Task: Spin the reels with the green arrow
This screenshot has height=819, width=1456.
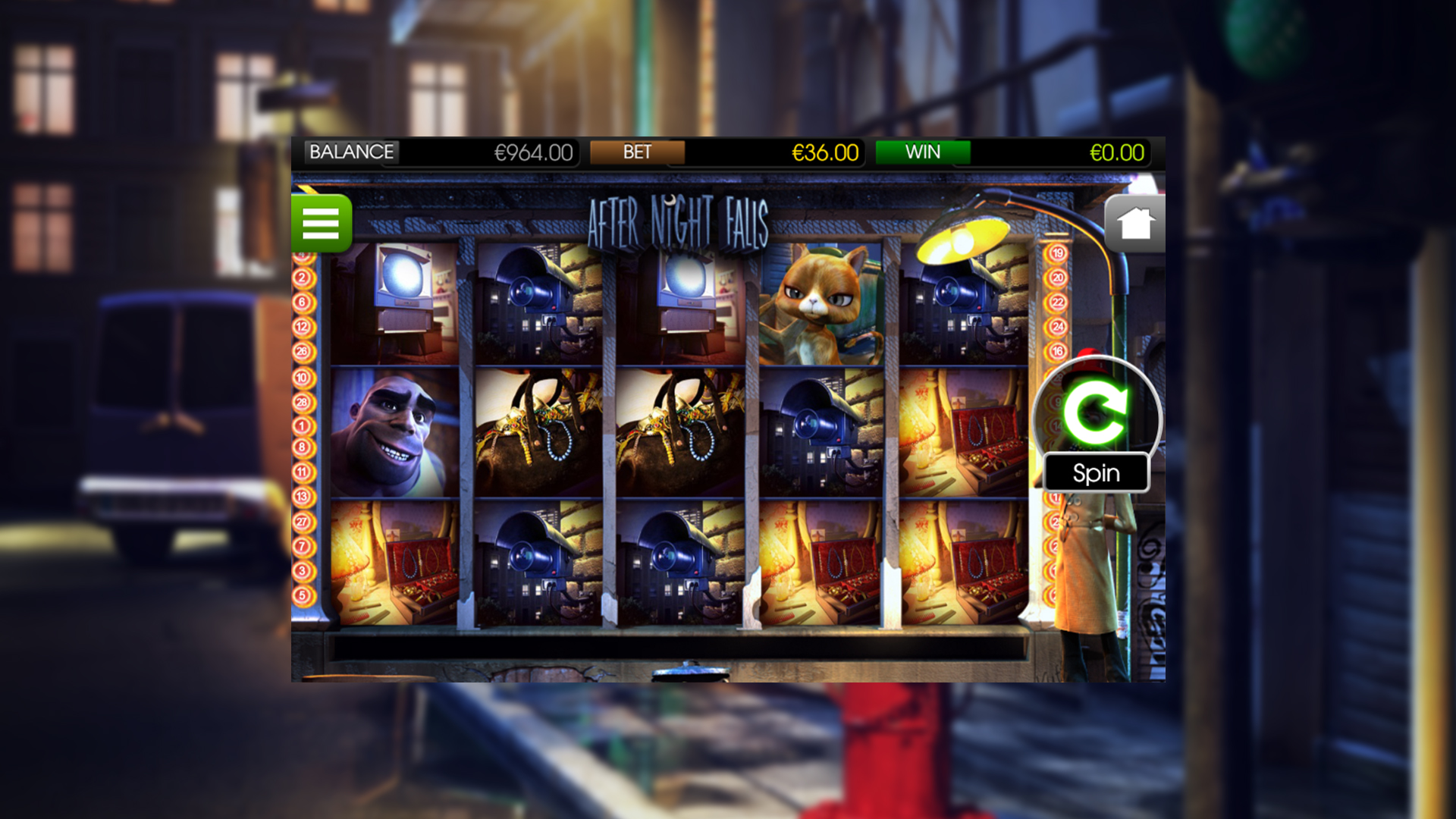Action: 1095,412
